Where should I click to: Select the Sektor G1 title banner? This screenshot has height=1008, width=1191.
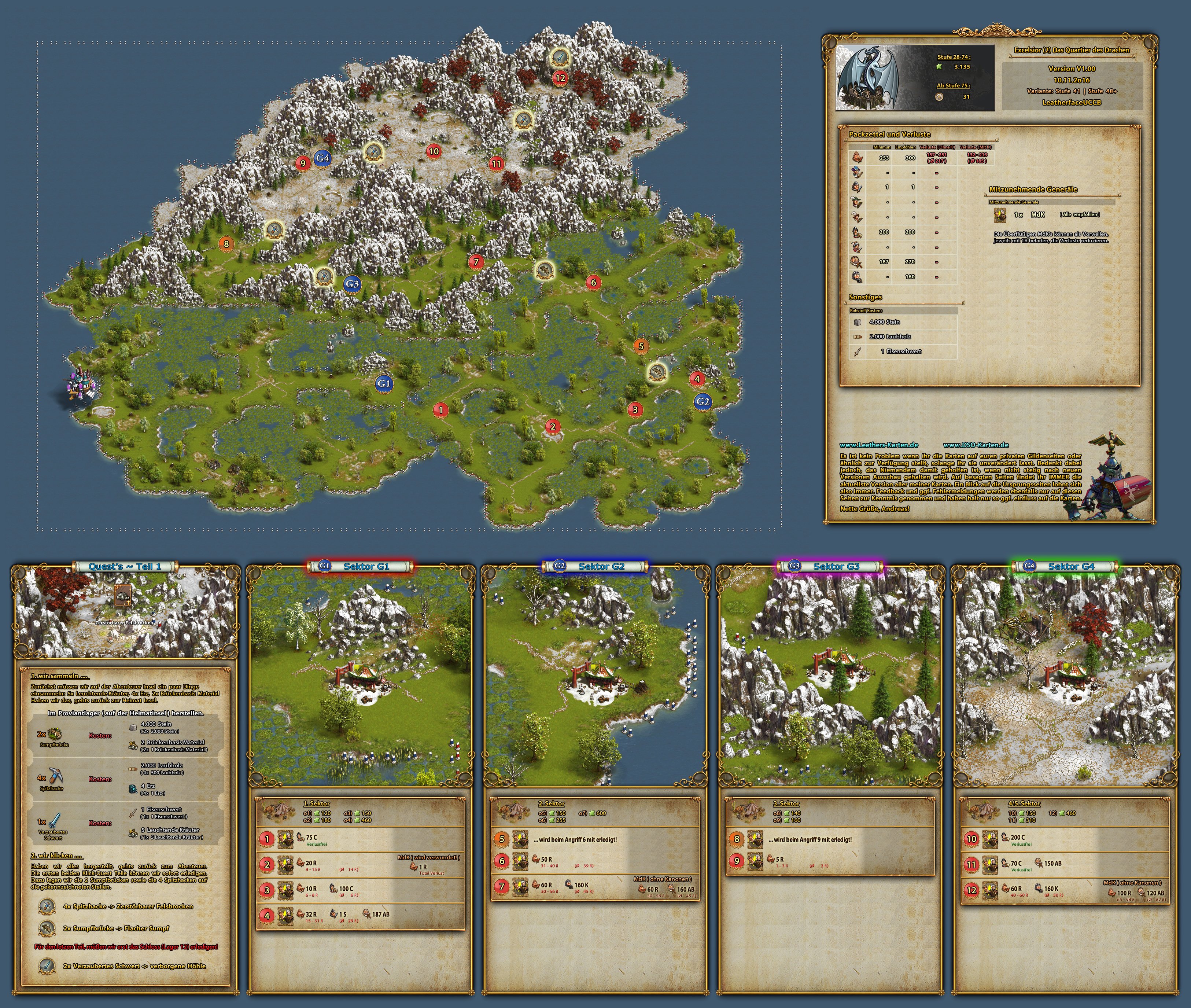[361, 566]
